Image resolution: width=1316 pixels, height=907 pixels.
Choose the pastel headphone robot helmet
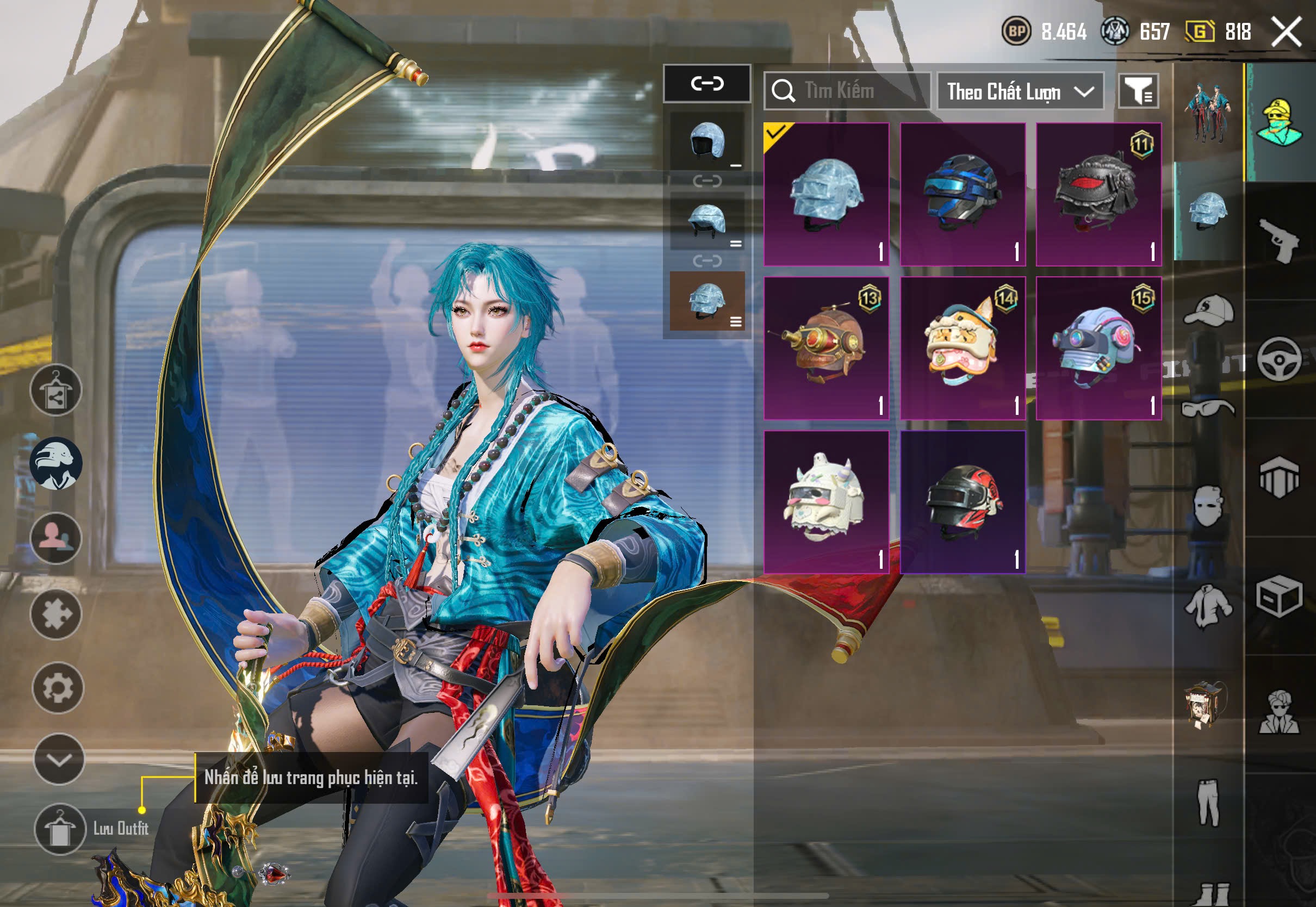point(1098,349)
